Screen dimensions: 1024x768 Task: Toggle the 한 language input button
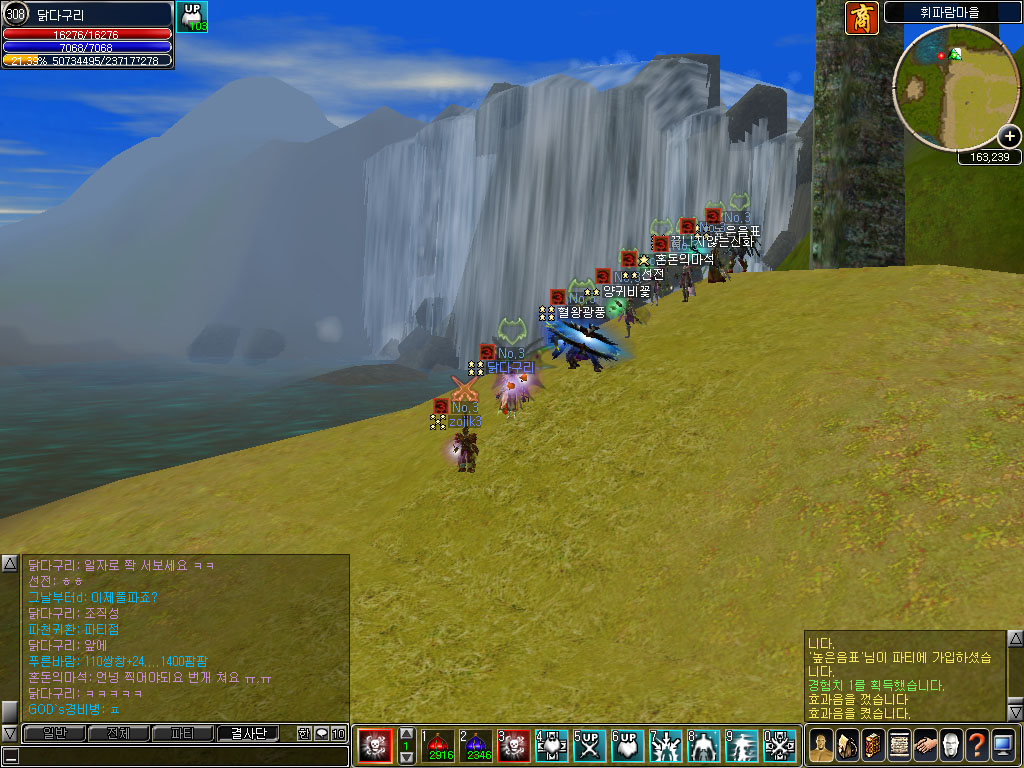(x=304, y=733)
